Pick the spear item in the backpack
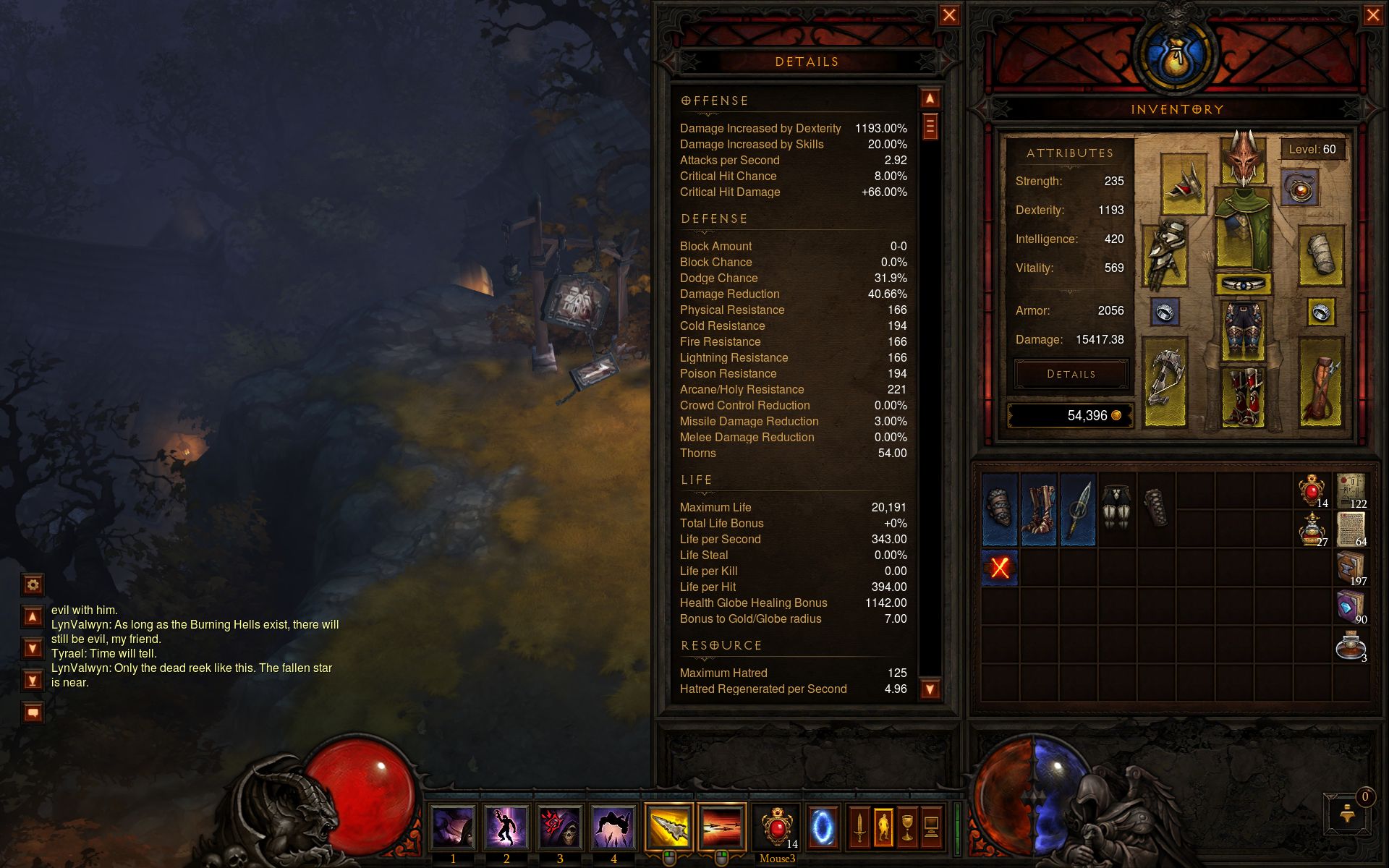 (1078, 509)
